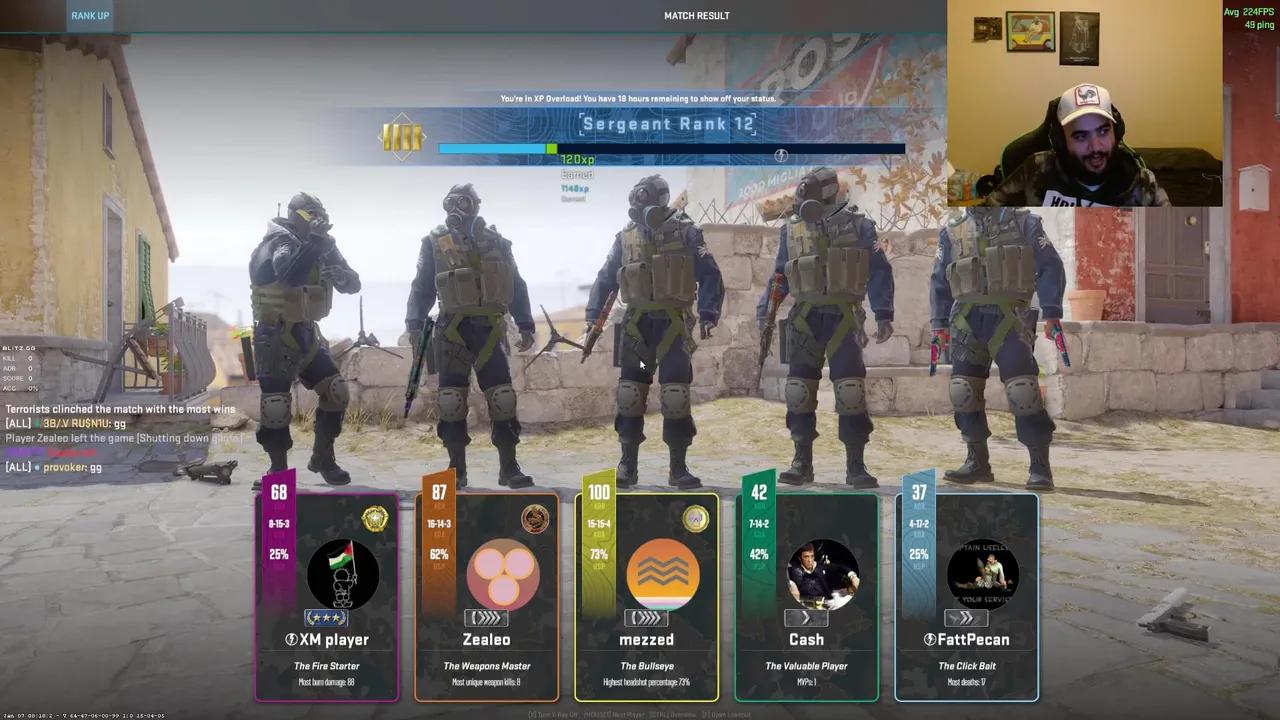Click the XP overload lightning icon beside FattPecan's name
This screenshot has width=1280, height=720.
pos(928,639)
